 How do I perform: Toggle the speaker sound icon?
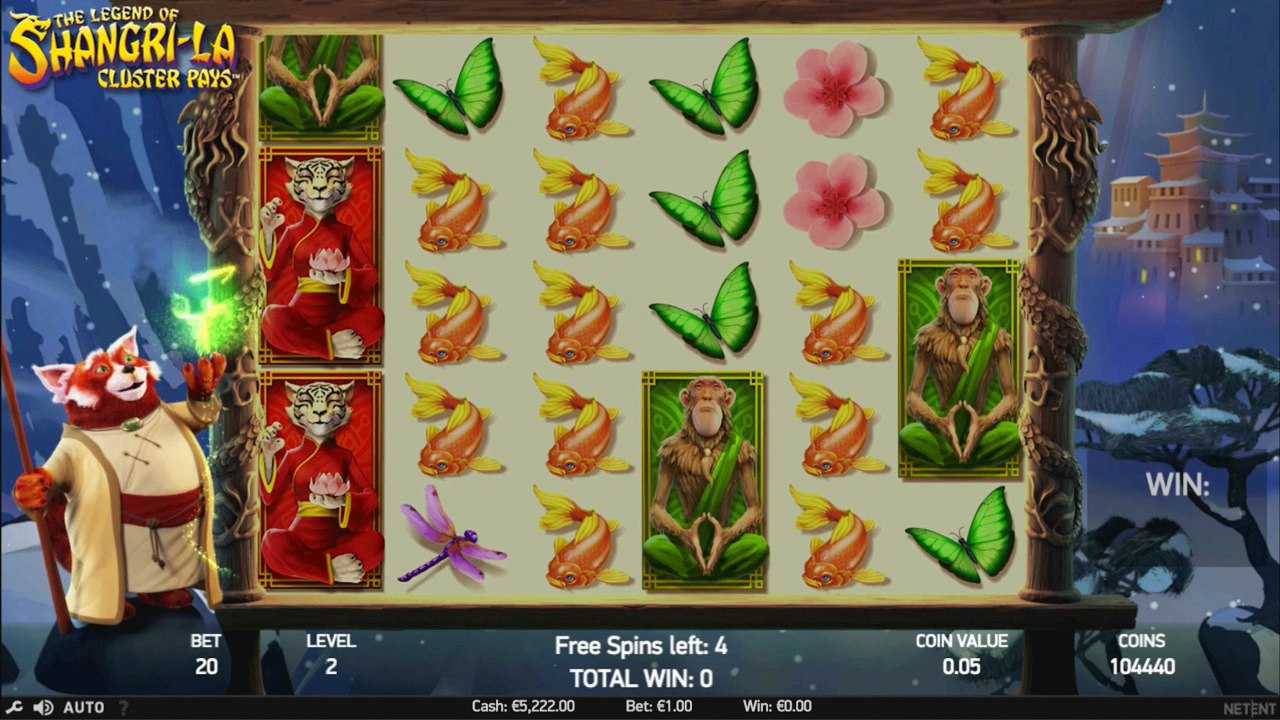(43, 707)
